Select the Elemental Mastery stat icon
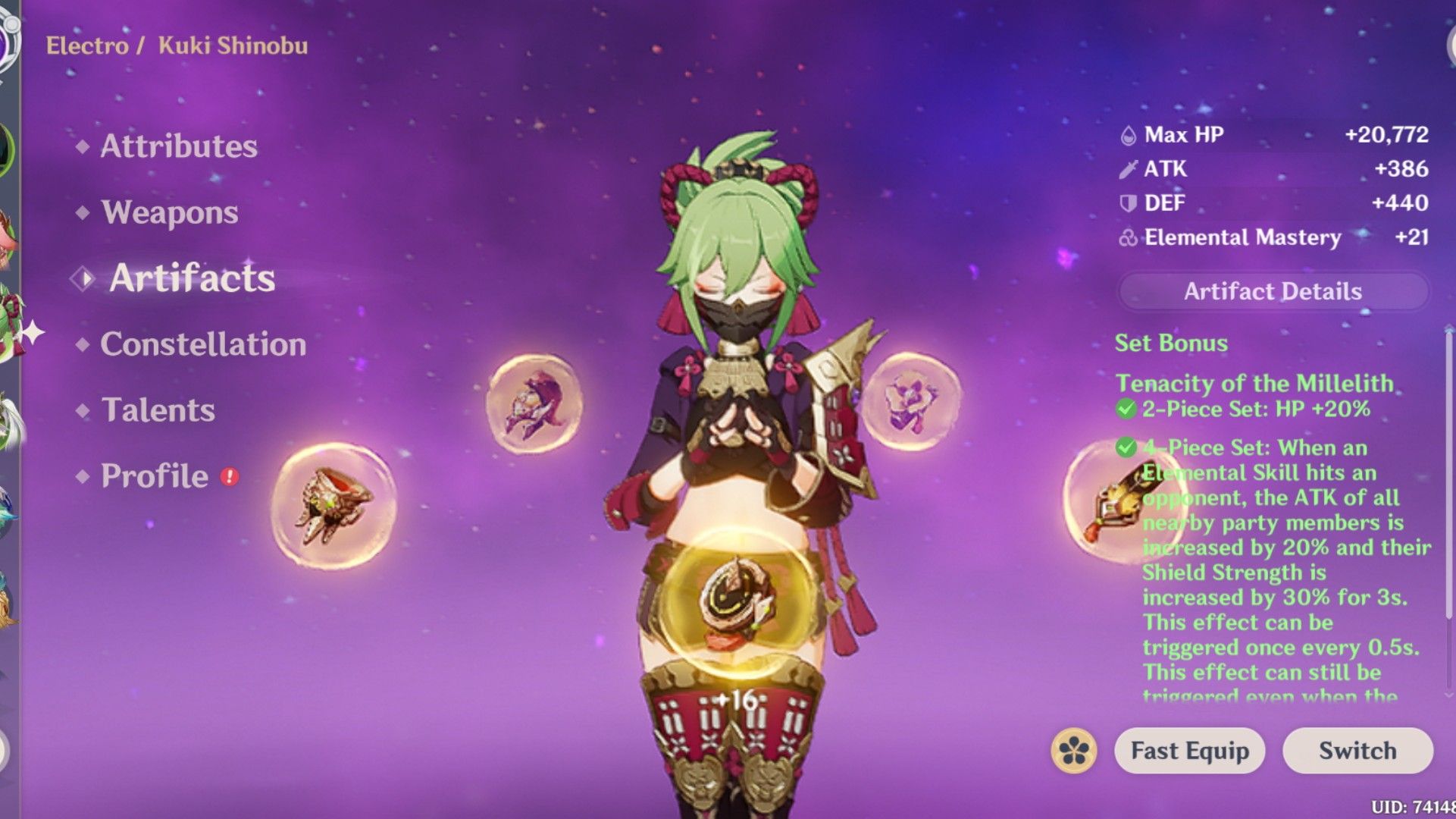This screenshot has height=819, width=1456. click(x=1130, y=237)
